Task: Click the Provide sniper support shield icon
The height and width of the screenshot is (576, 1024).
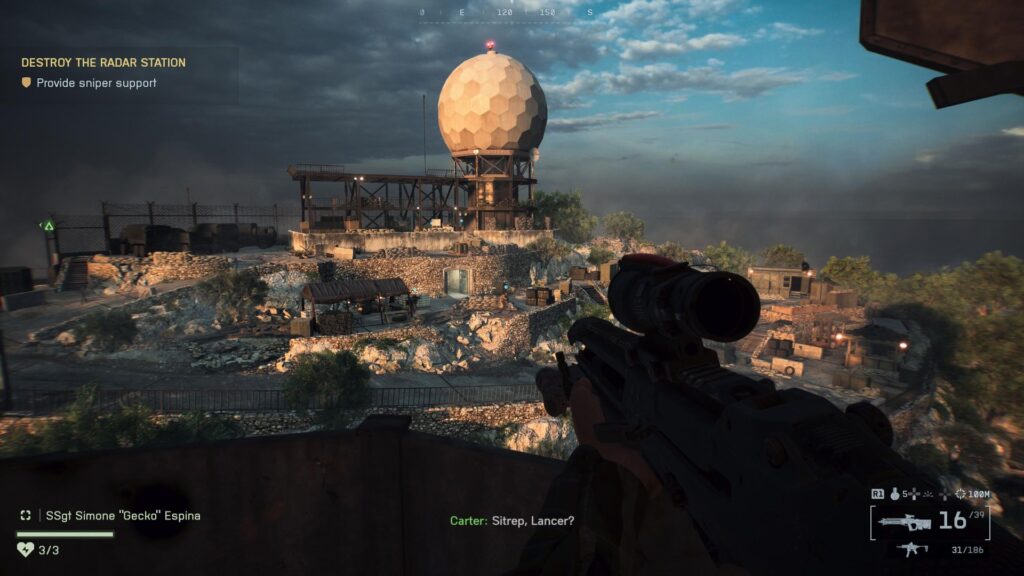Action: (26, 83)
